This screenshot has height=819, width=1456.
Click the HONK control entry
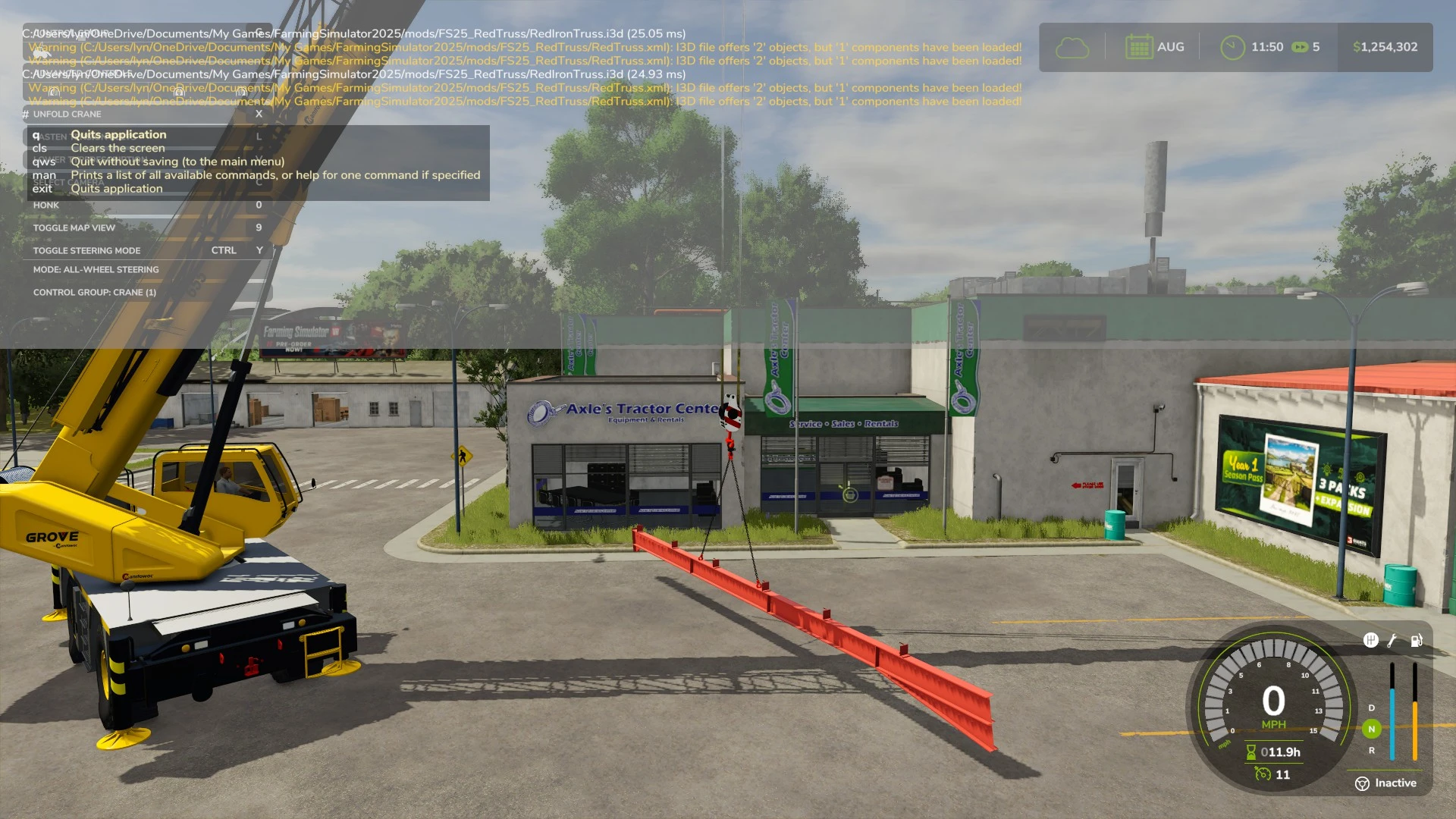[x=45, y=205]
